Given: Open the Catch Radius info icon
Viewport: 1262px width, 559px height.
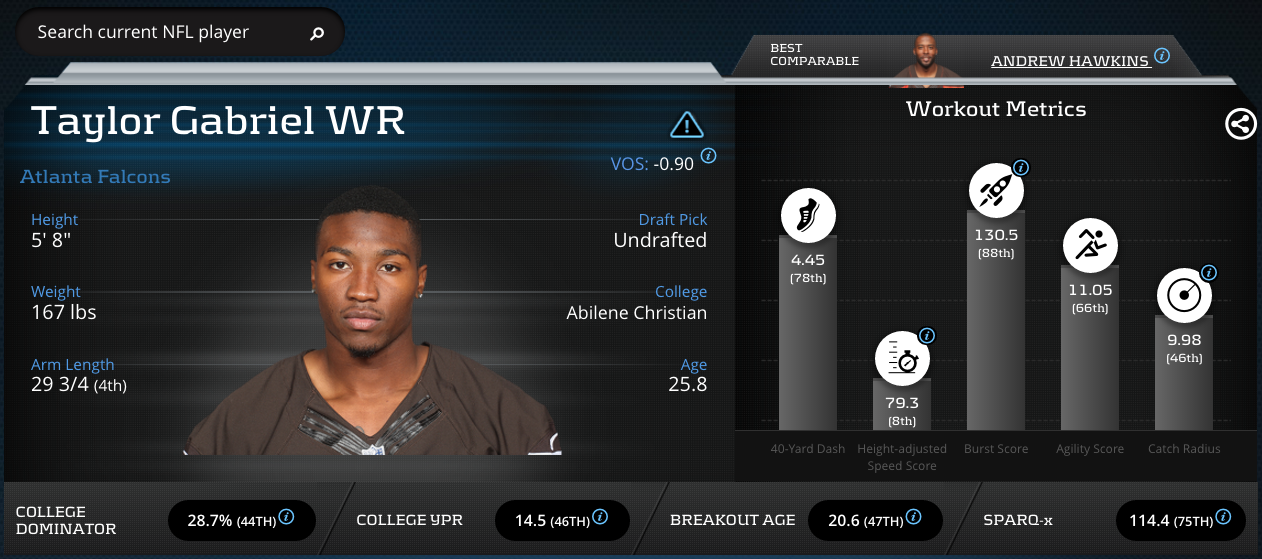Looking at the screenshot, I should 1209,272.
